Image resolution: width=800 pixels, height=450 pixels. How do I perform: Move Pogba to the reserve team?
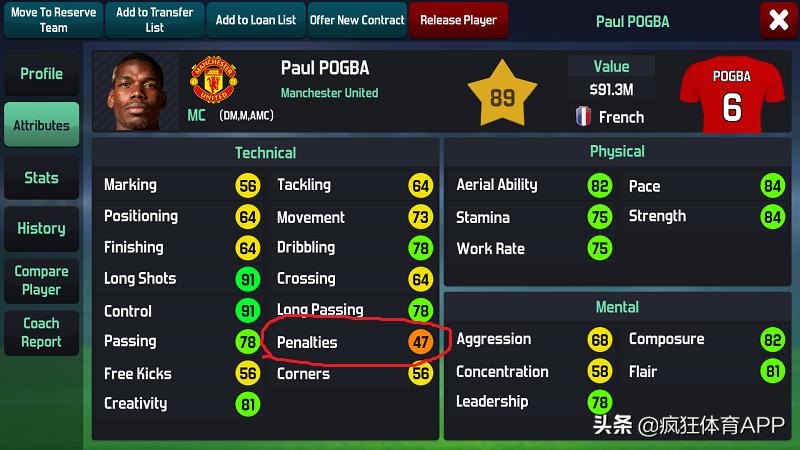pos(53,20)
